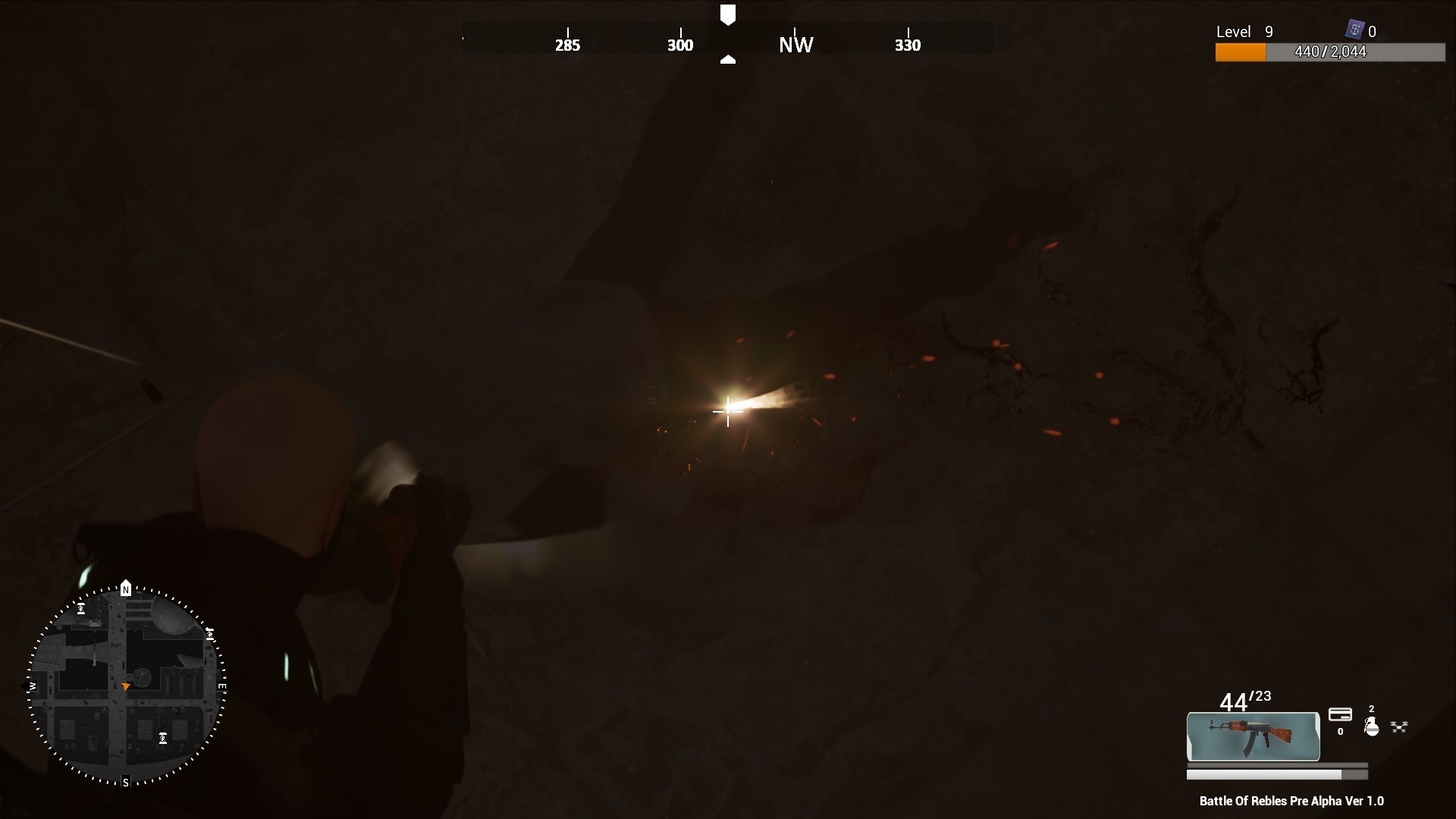The height and width of the screenshot is (819, 1456).
Task: Click the Battle Of Rebles Pre Alpha label
Action: point(1291,801)
